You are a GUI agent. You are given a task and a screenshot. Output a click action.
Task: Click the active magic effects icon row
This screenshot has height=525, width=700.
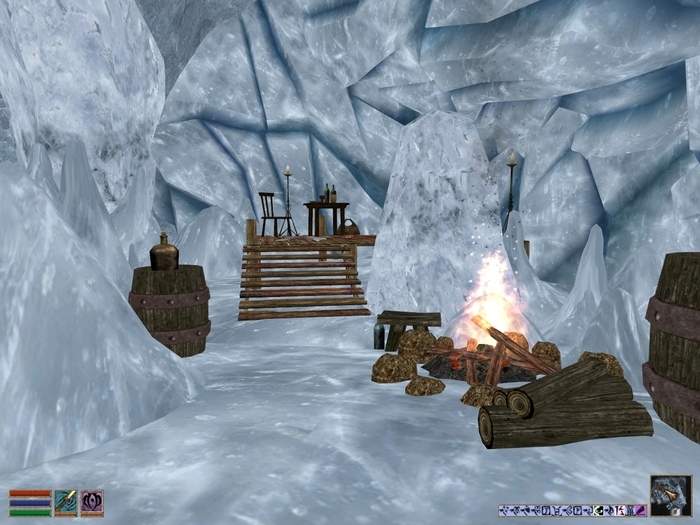coord(571,510)
